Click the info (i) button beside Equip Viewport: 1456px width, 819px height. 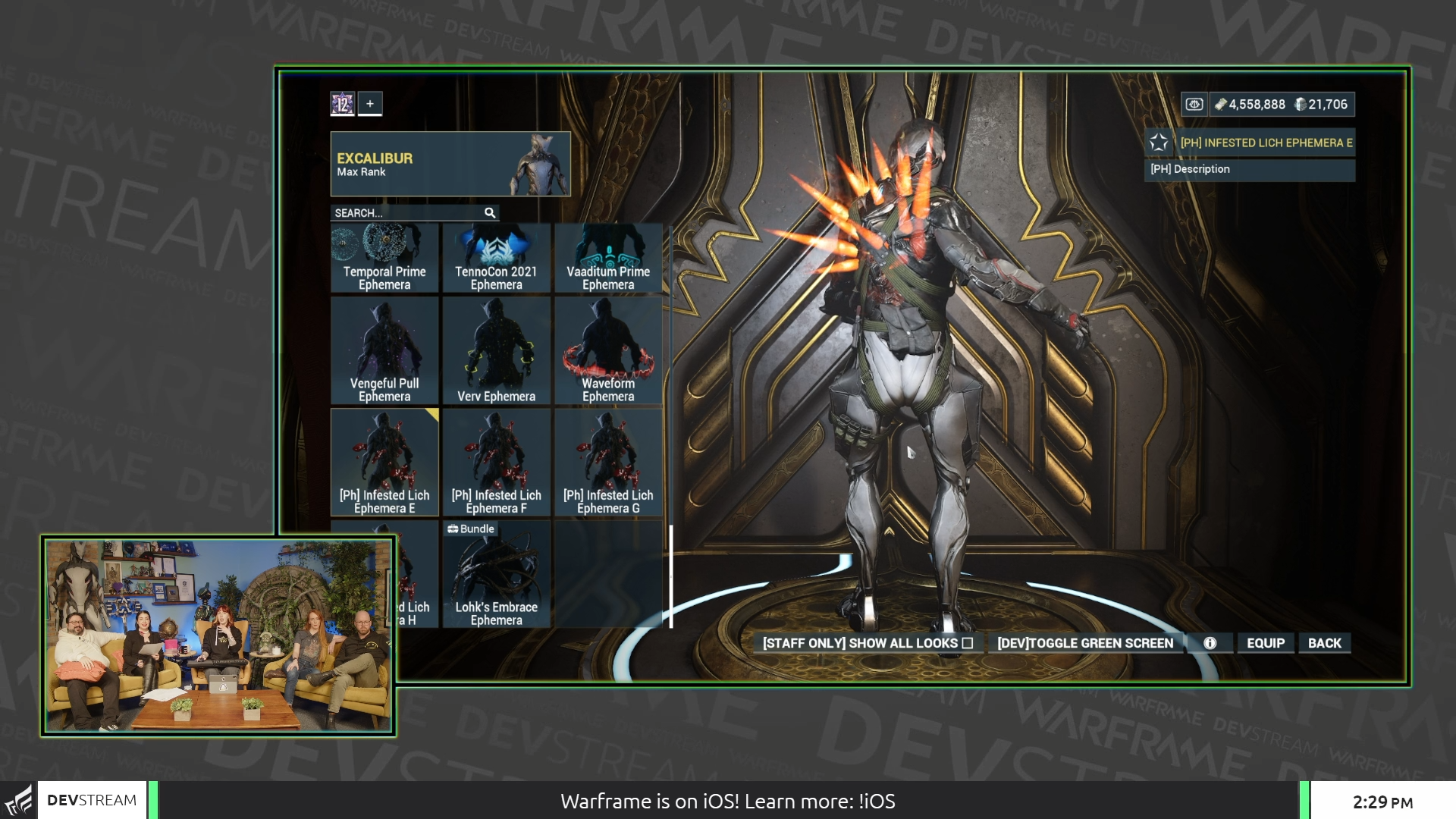coord(1209,642)
